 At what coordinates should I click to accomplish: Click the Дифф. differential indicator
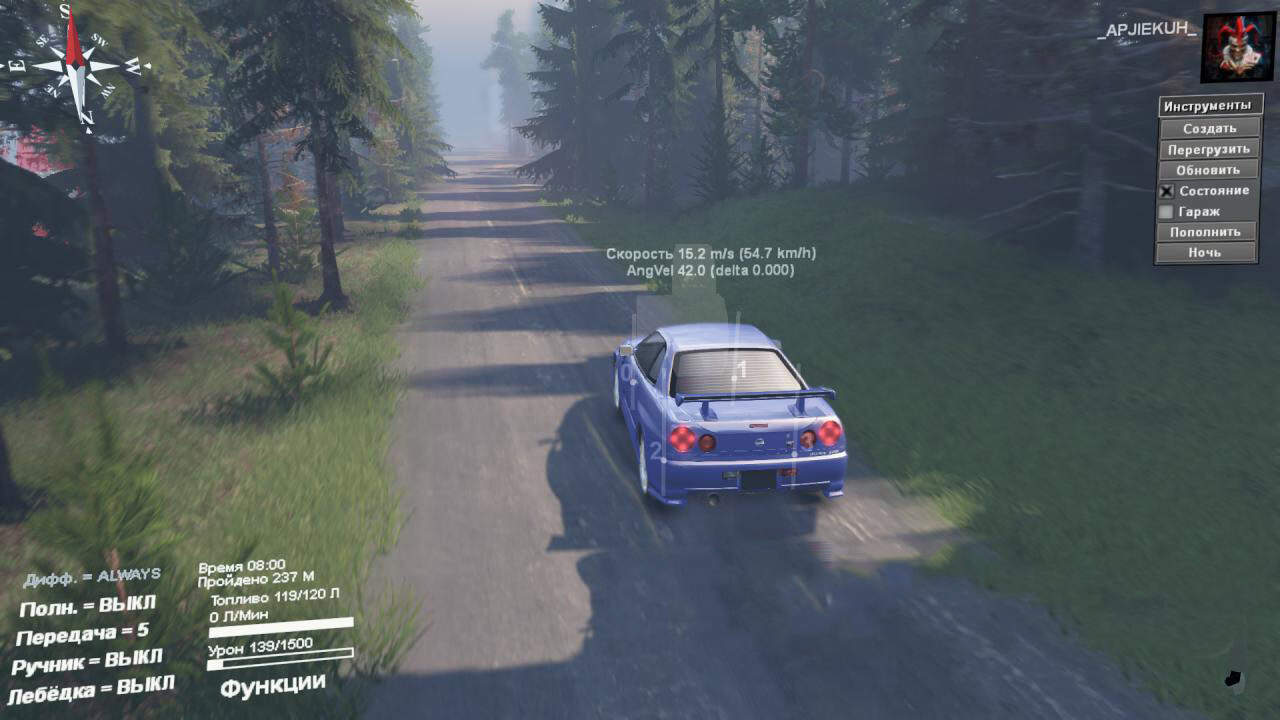click(92, 577)
